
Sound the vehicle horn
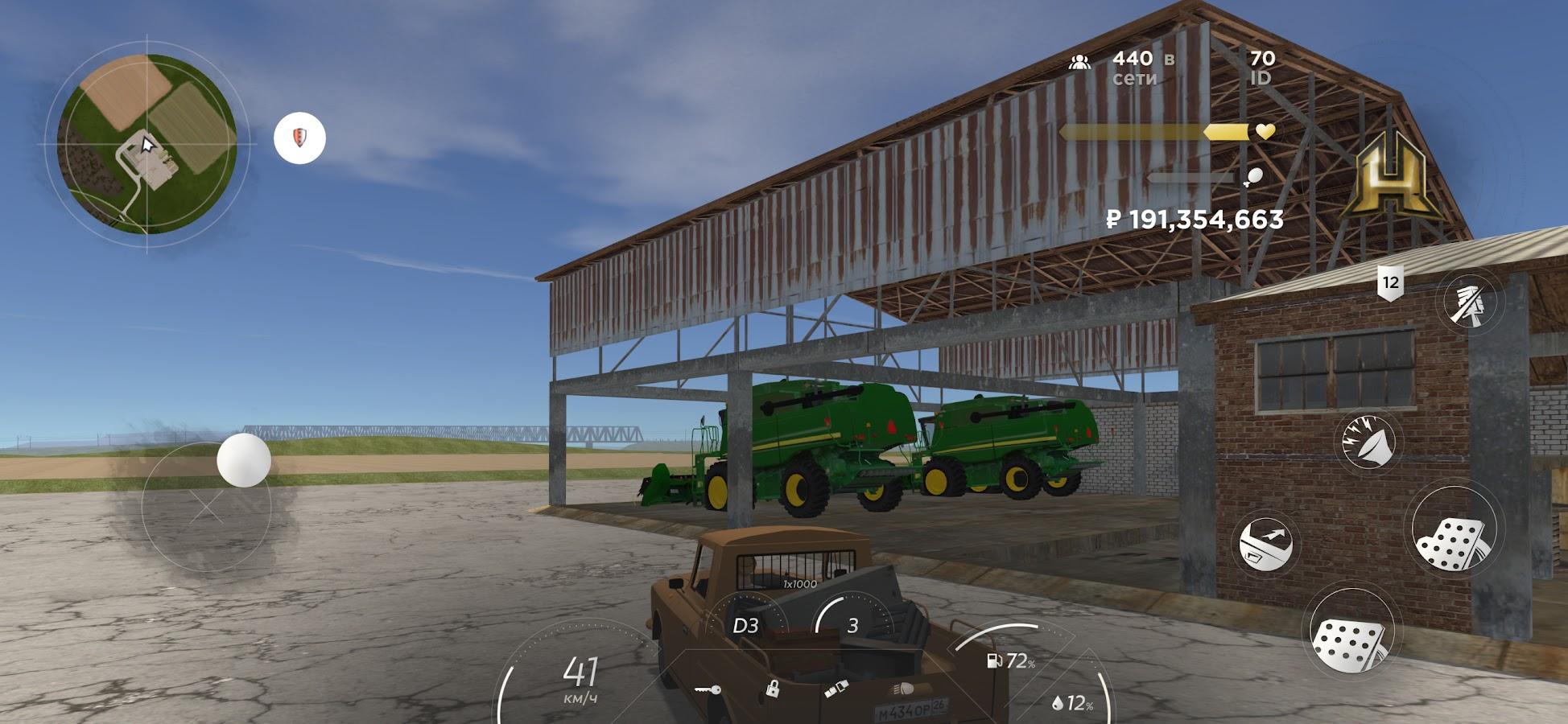pos(1368,441)
